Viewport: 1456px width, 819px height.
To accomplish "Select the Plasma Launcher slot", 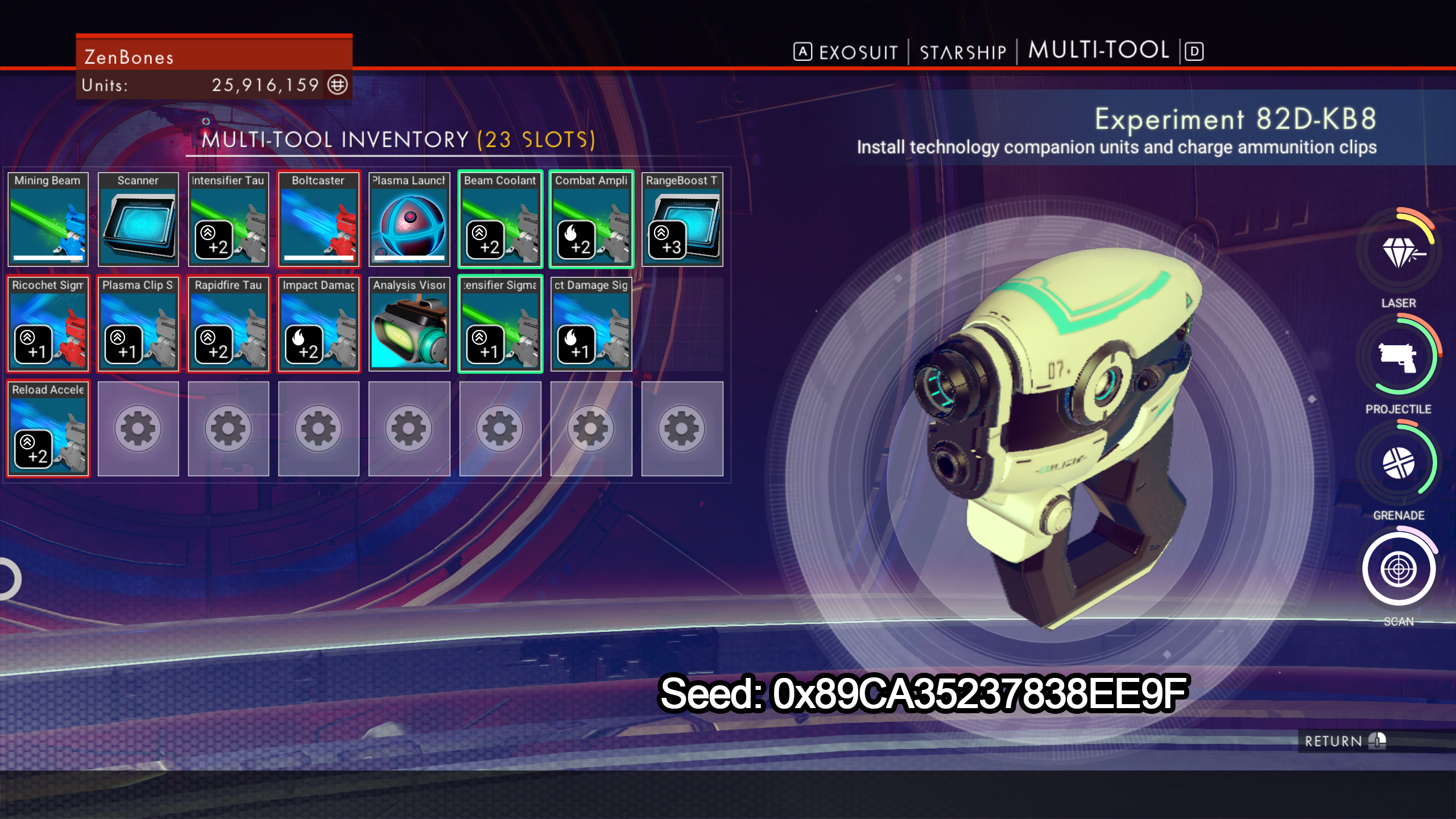I will point(409,220).
